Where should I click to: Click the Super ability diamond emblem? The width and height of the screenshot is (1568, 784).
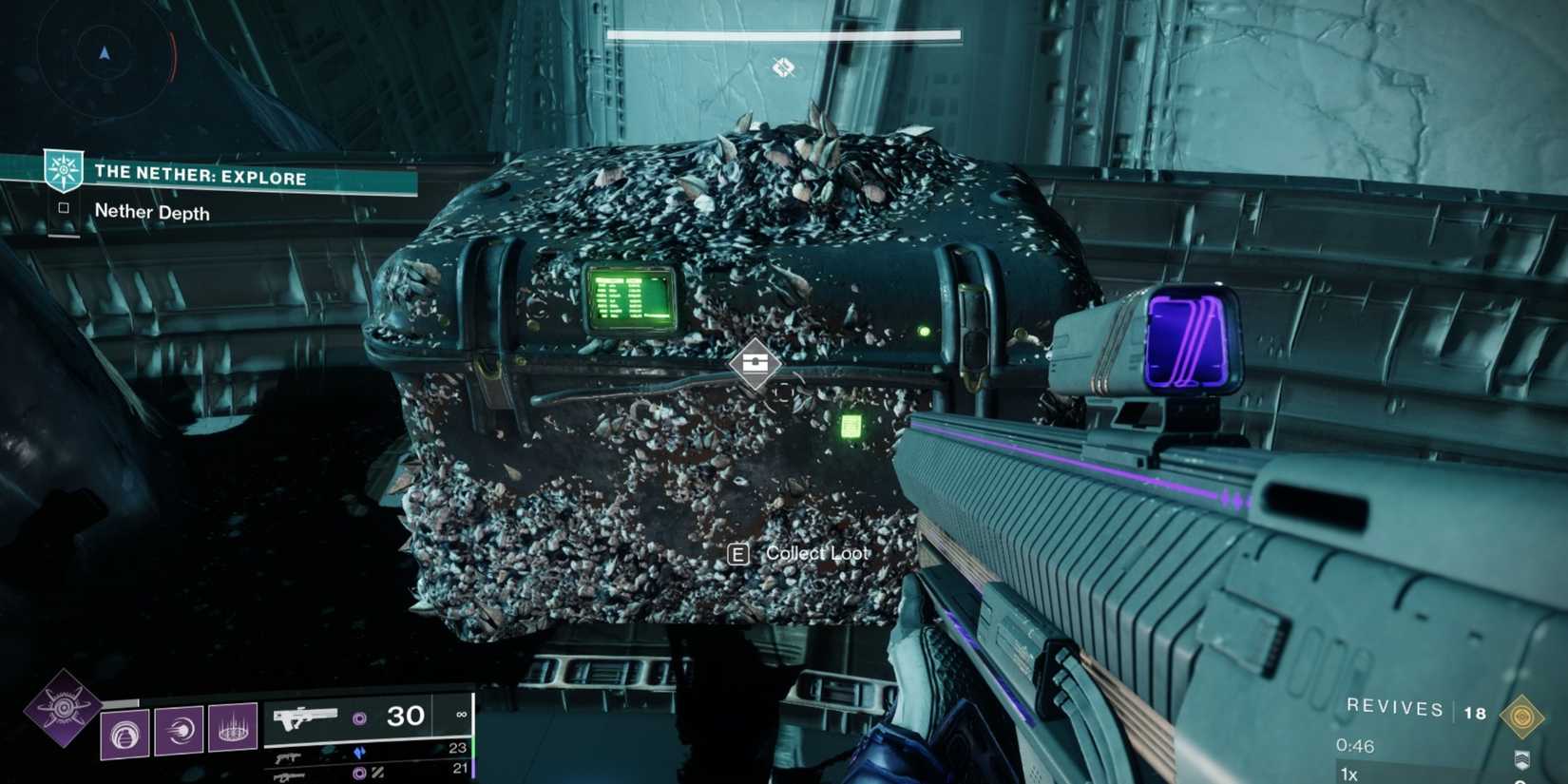point(64,706)
